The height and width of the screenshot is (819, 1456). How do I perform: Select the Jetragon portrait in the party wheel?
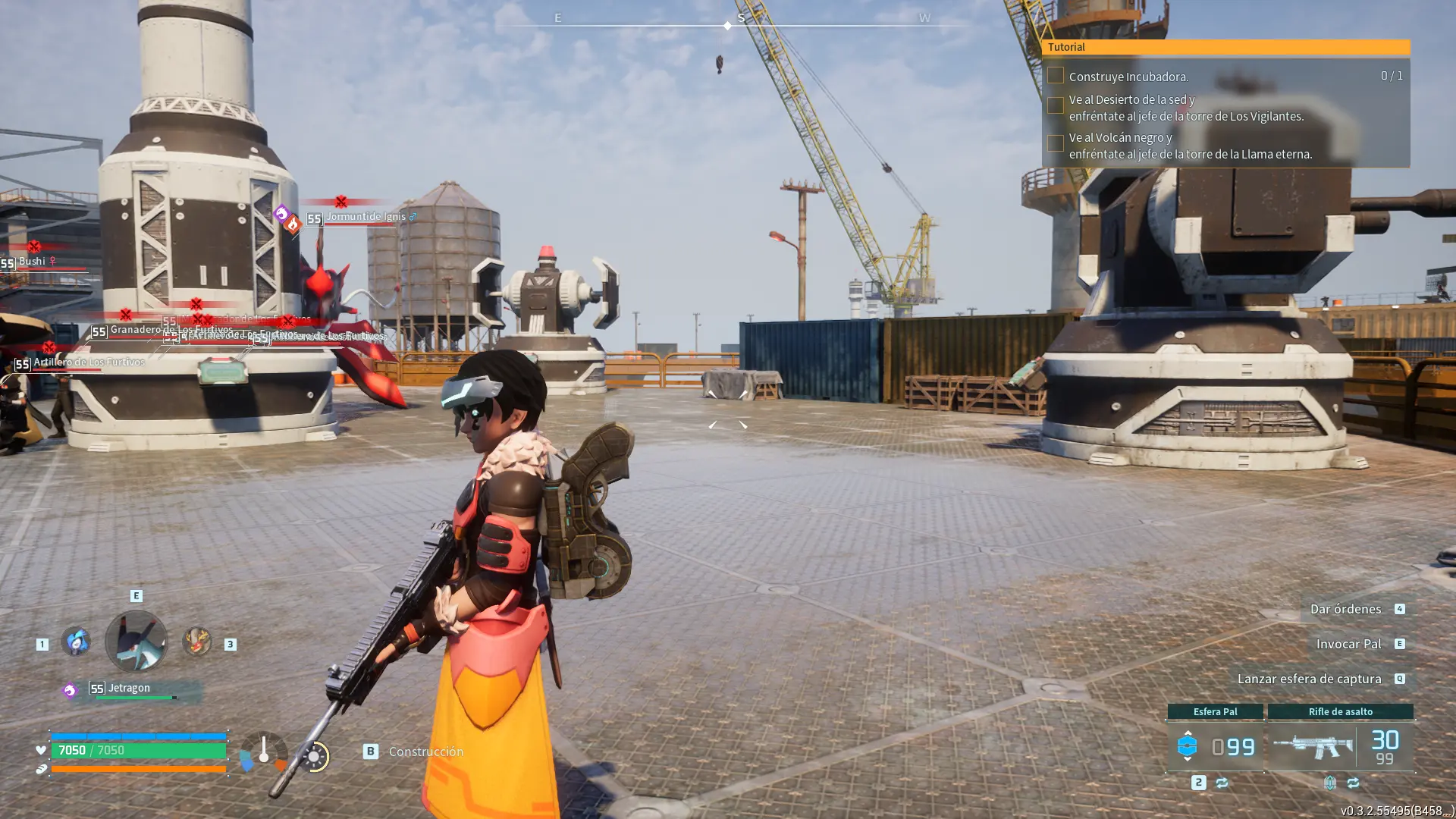pos(136,642)
